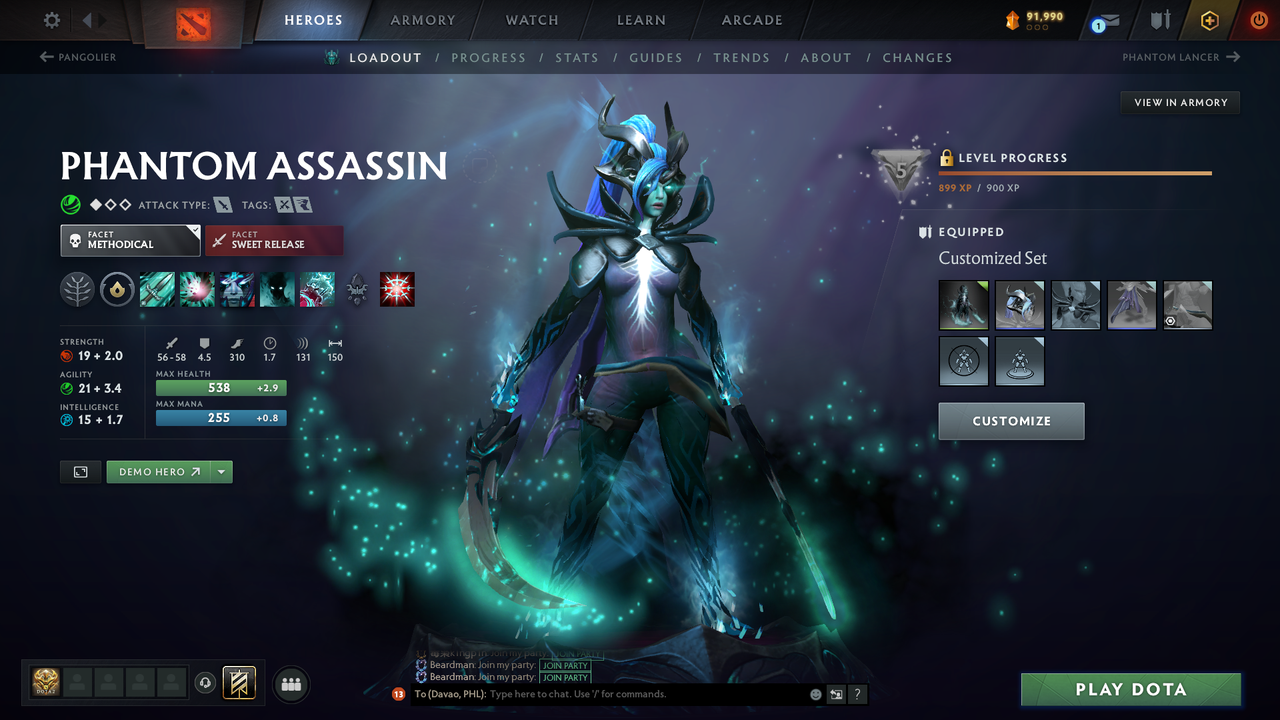1280x720 pixels.
Task: Switch to the Stats tab
Action: click(577, 57)
